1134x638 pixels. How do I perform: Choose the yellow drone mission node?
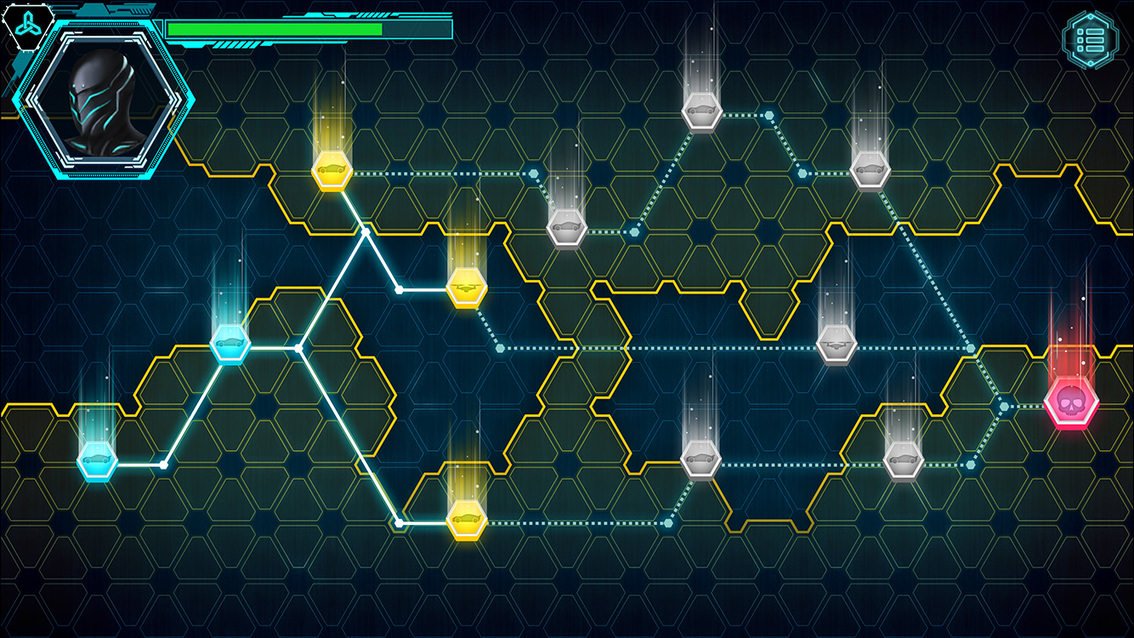pyautogui.click(x=466, y=288)
